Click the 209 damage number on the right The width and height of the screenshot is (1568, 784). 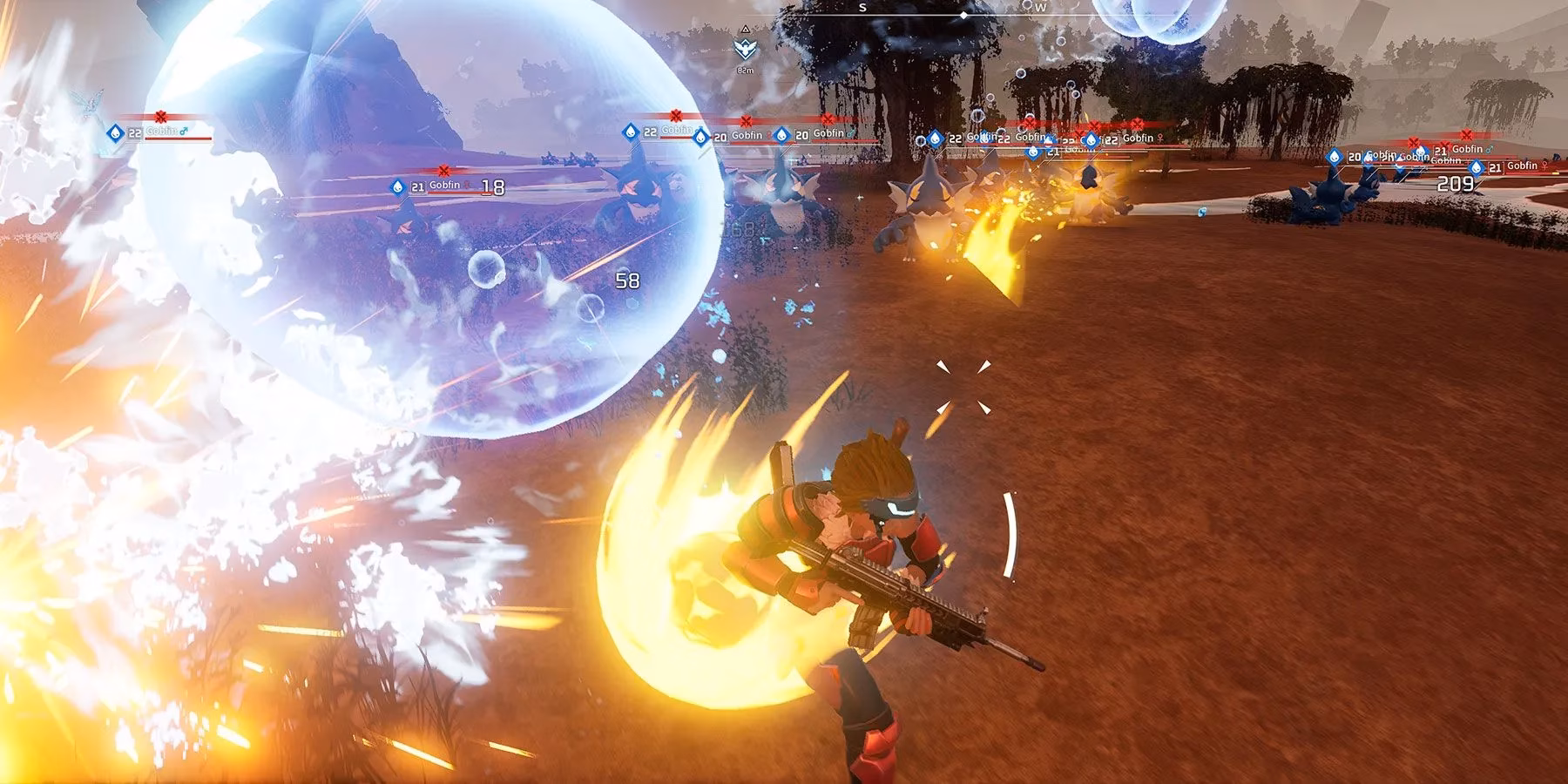1456,183
